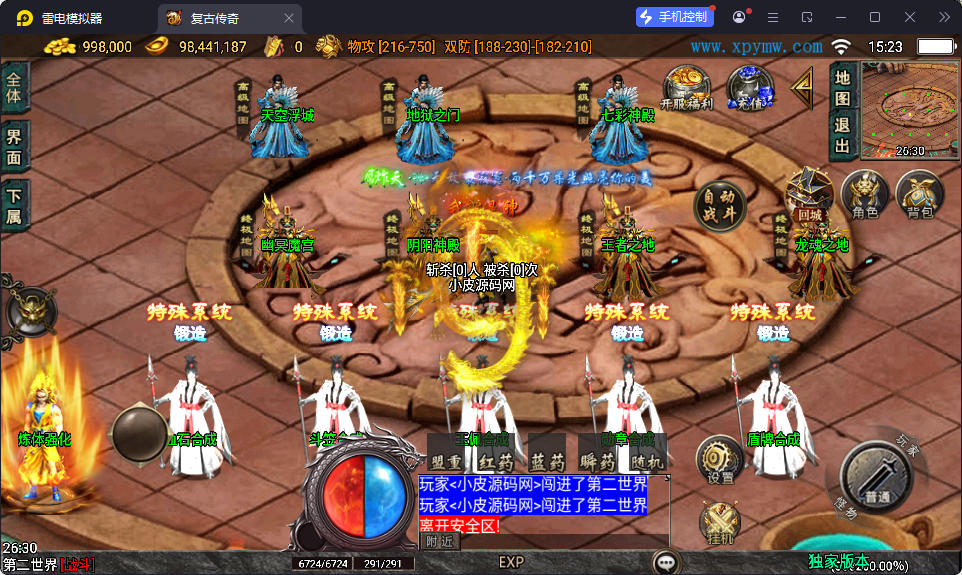Use the 回城 return to town icon

tap(809, 194)
